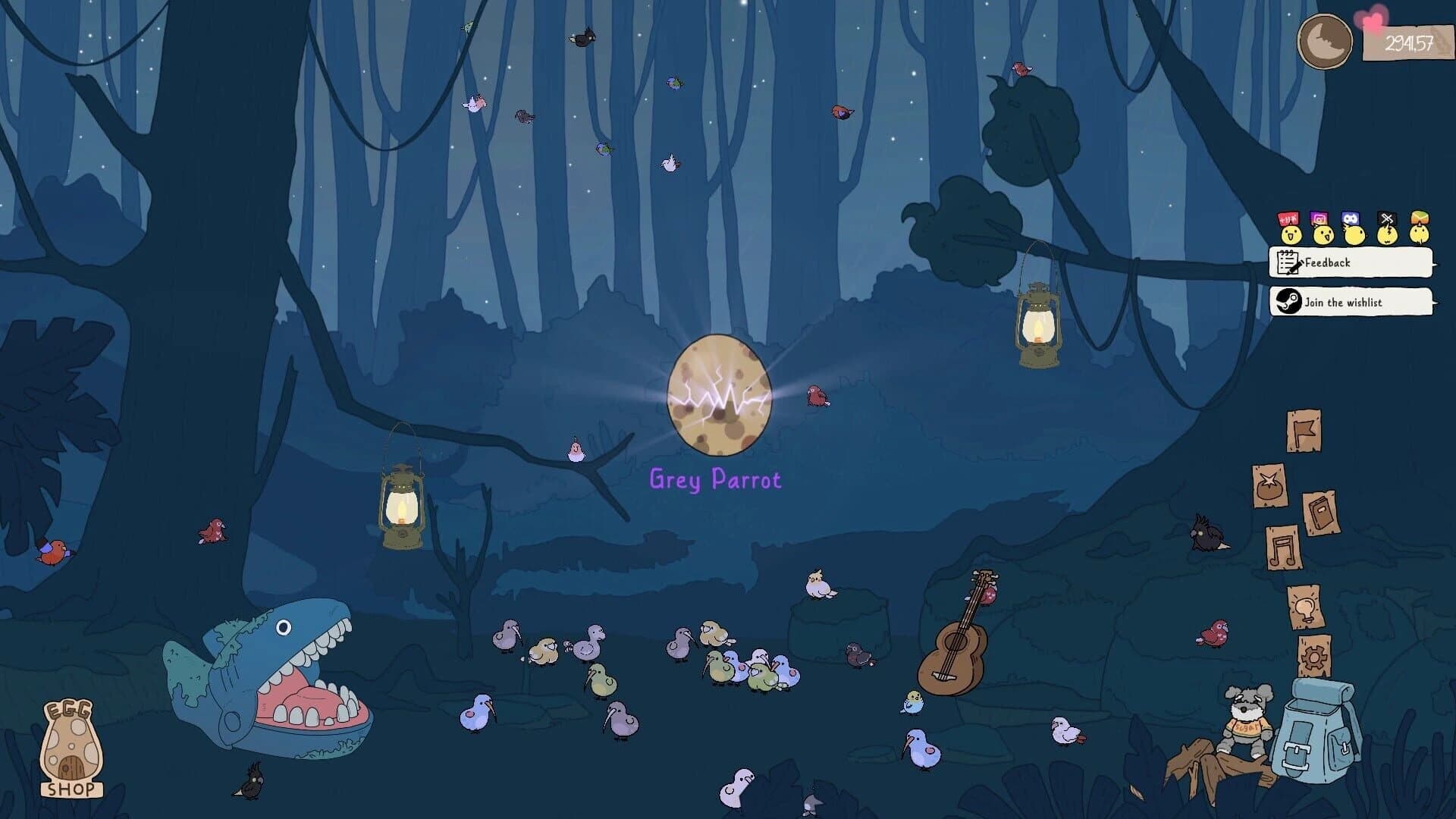Viewport: 1456px width, 819px height.
Task: Open the flag quest scroll icon
Action: (x=1304, y=431)
